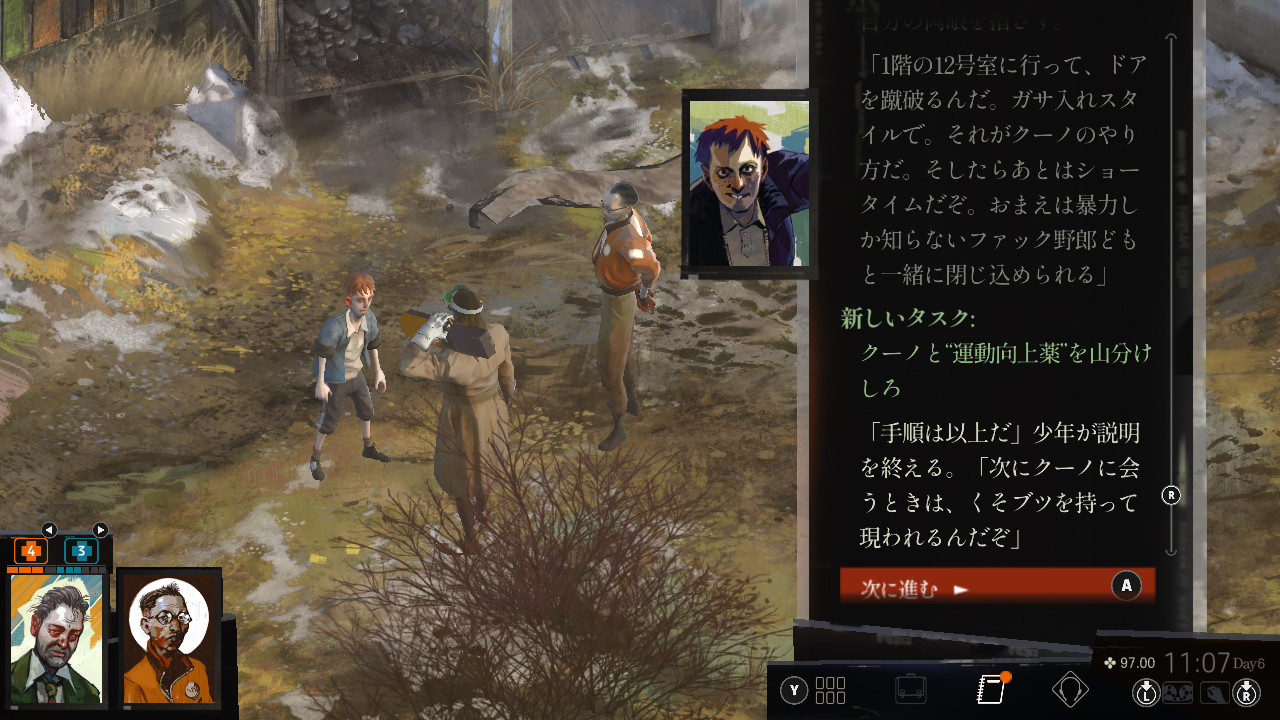1280x720 pixels.
Task: Open the Thought Cabinet head icon
Action: (x=1070, y=690)
